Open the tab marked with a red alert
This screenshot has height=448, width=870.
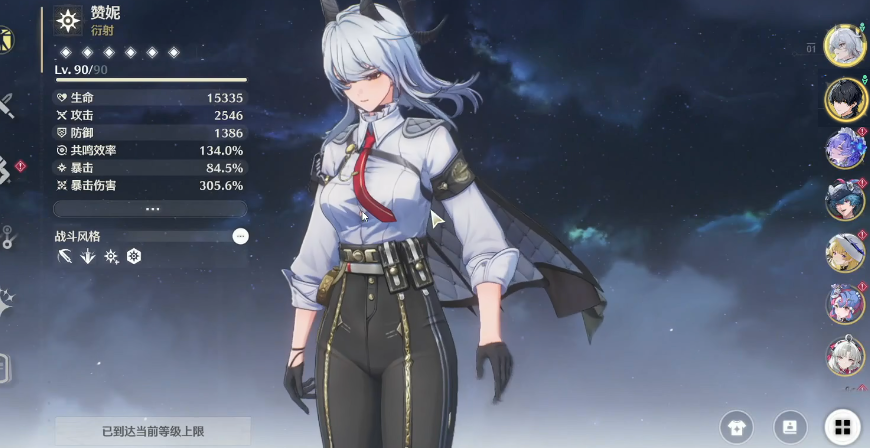pyautogui.click(x=8, y=170)
